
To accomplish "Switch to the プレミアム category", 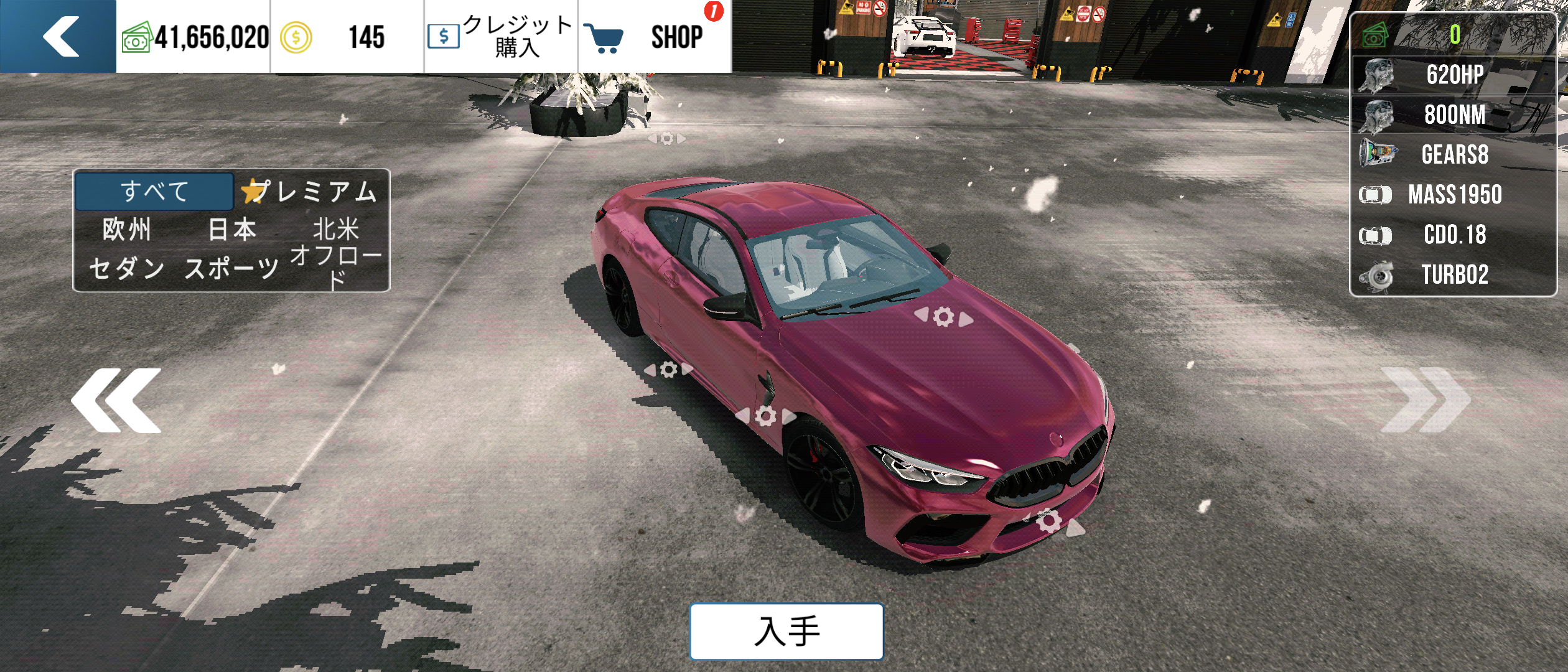I will pos(311,191).
